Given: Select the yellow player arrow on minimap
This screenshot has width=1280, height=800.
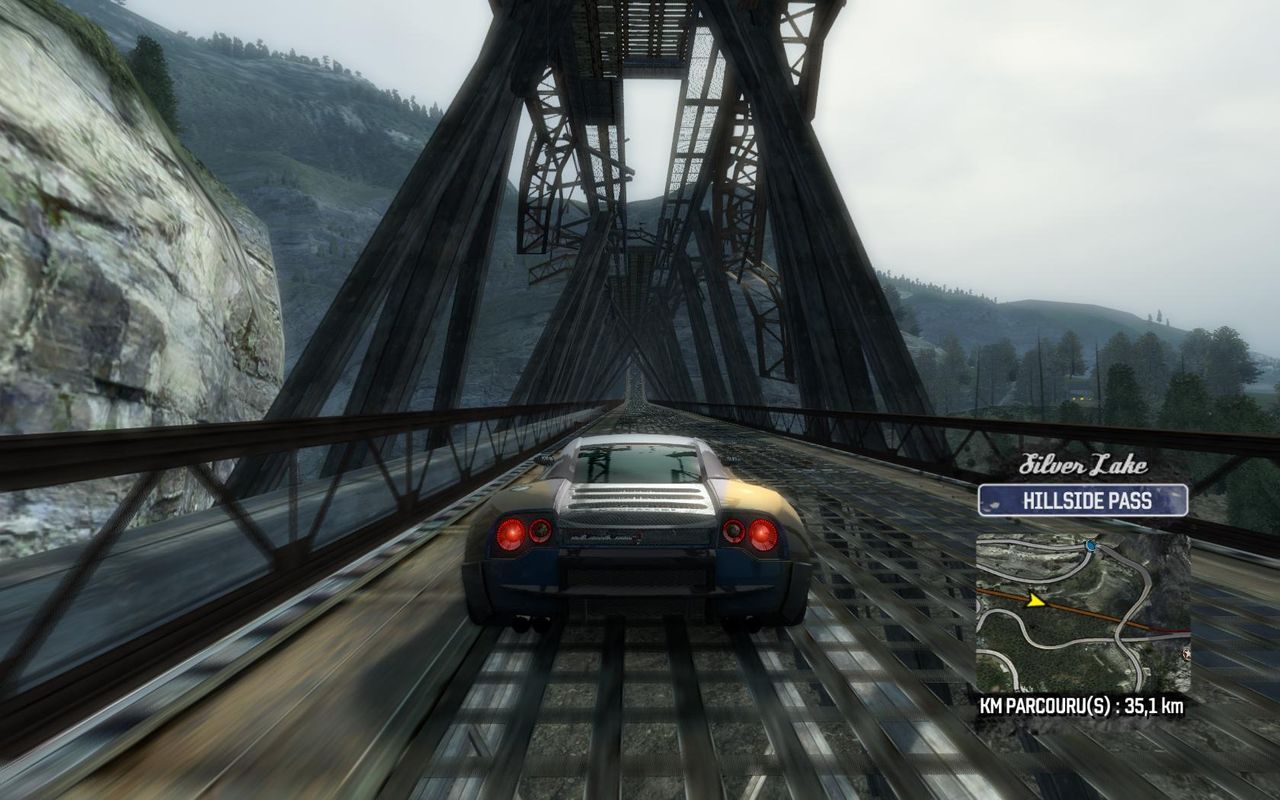Looking at the screenshot, I should pos(1036,601).
